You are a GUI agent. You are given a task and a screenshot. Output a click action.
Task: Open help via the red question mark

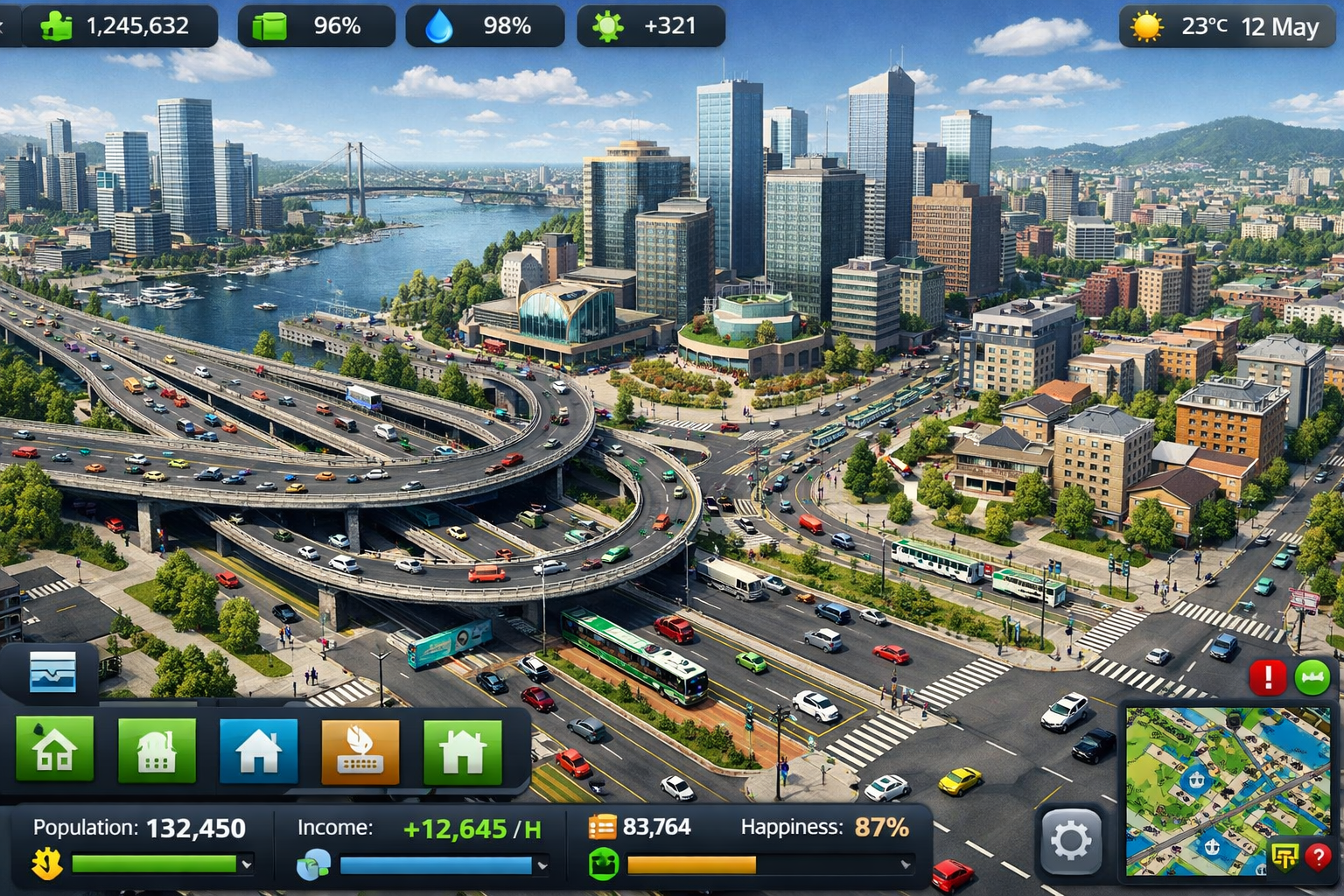pos(1318,856)
